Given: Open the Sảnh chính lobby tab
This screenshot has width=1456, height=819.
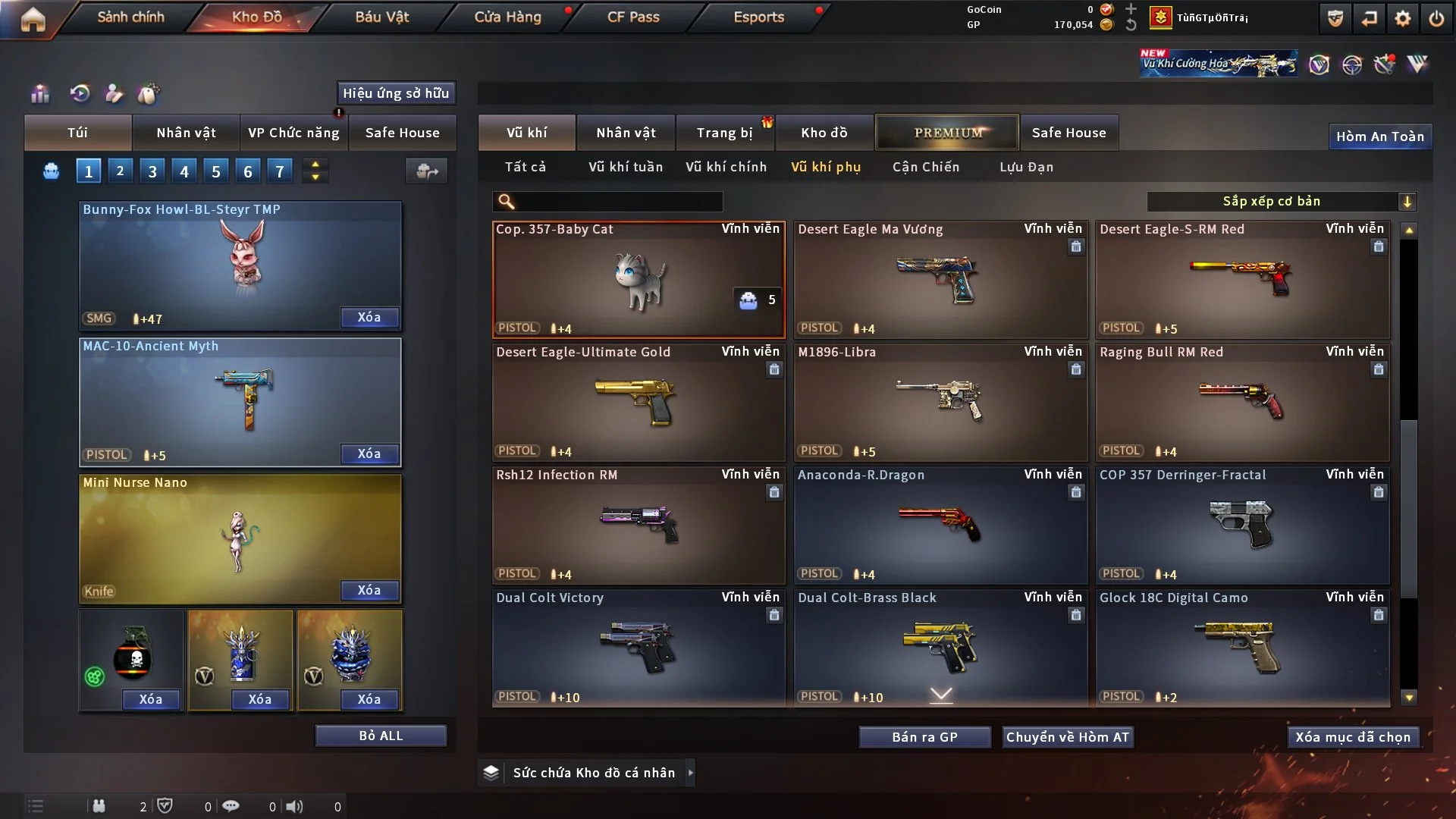Looking at the screenshot, I should coord(130,17).
